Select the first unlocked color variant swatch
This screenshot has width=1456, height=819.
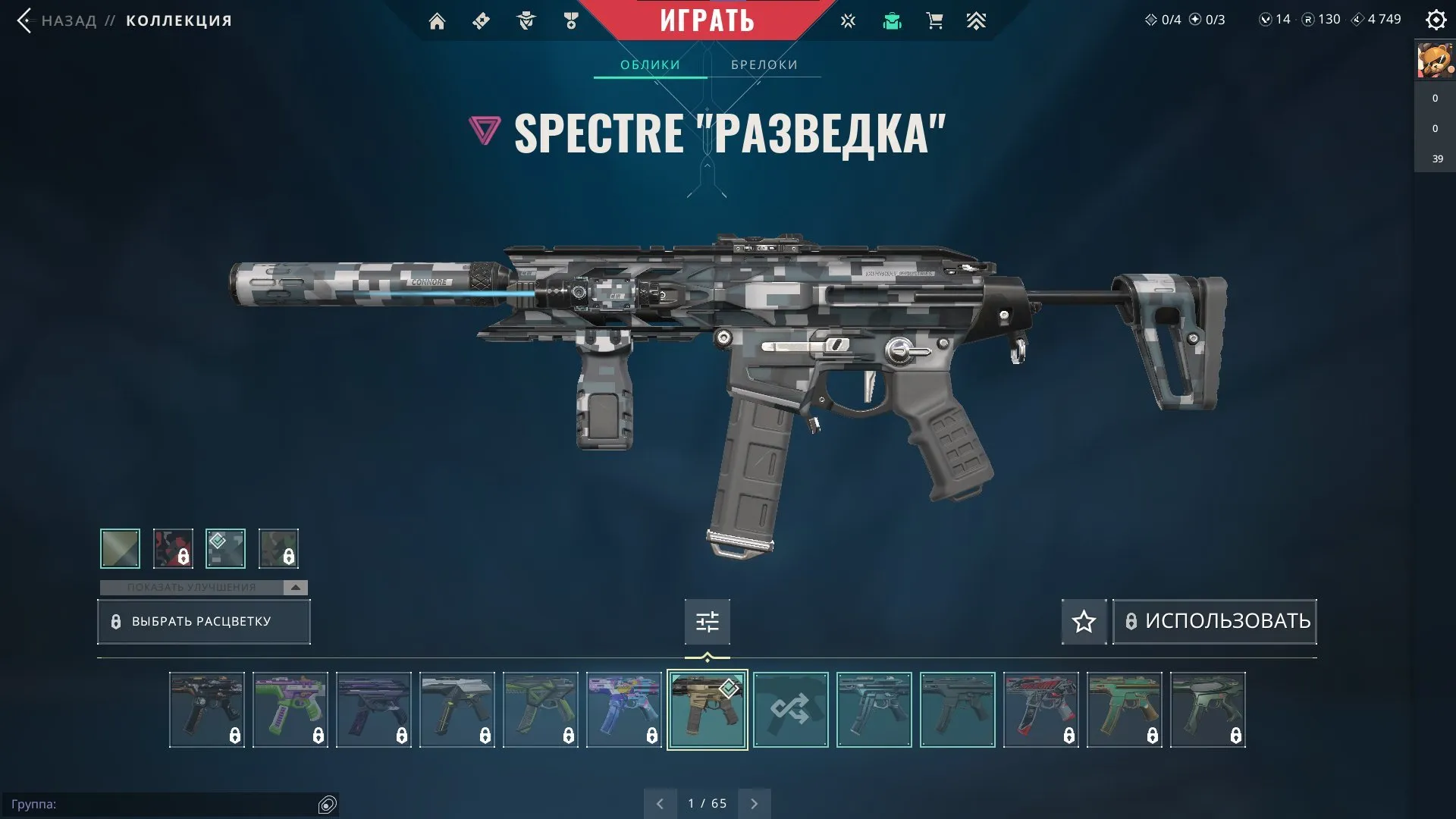(120, 548)
